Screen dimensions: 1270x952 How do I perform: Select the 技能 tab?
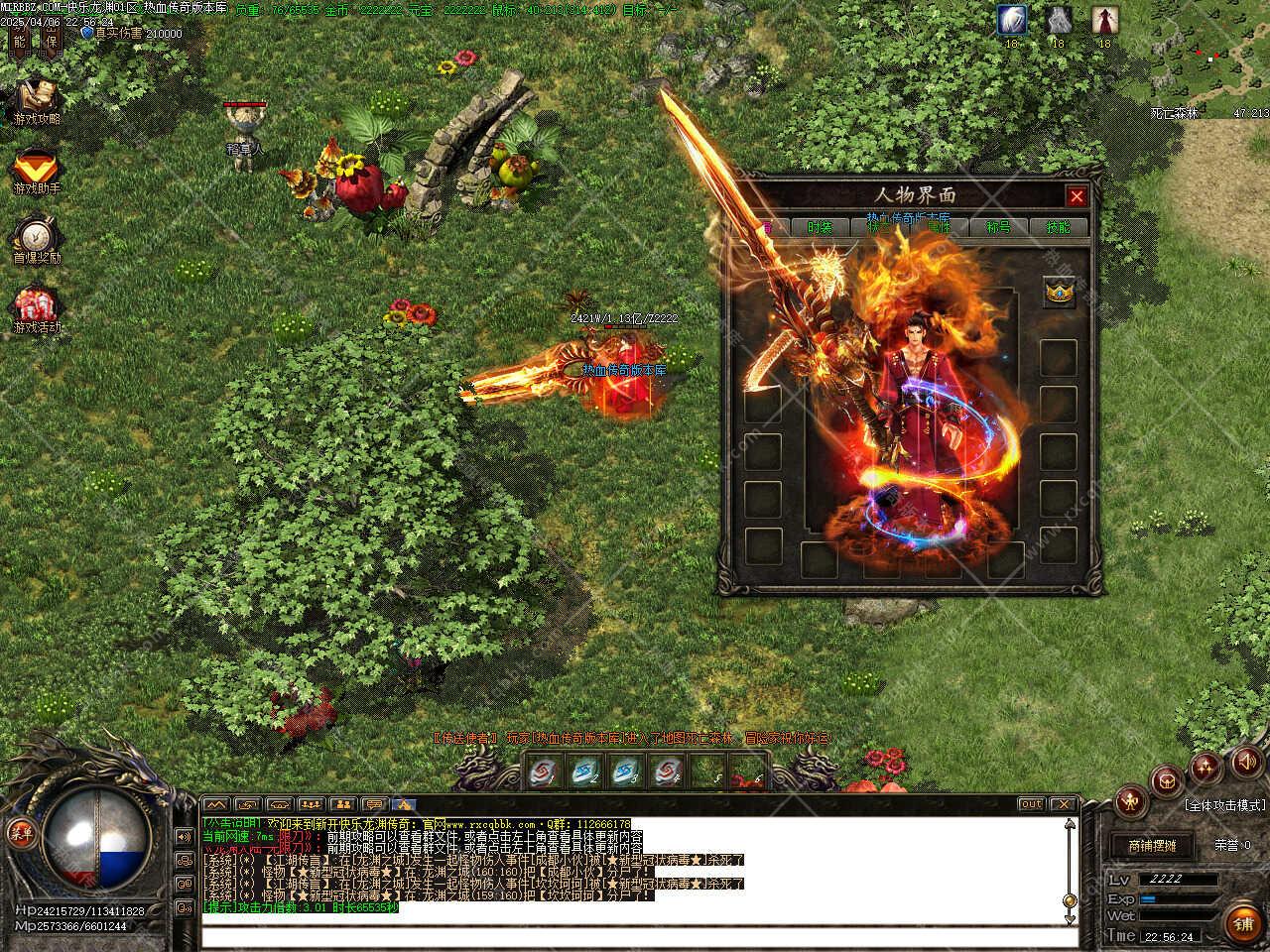point(1058,227)
